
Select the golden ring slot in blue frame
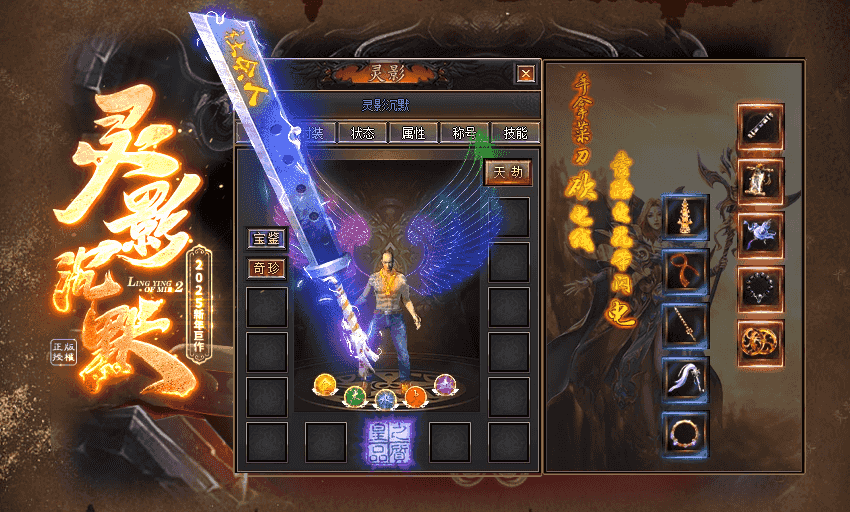tap(686, 433)
